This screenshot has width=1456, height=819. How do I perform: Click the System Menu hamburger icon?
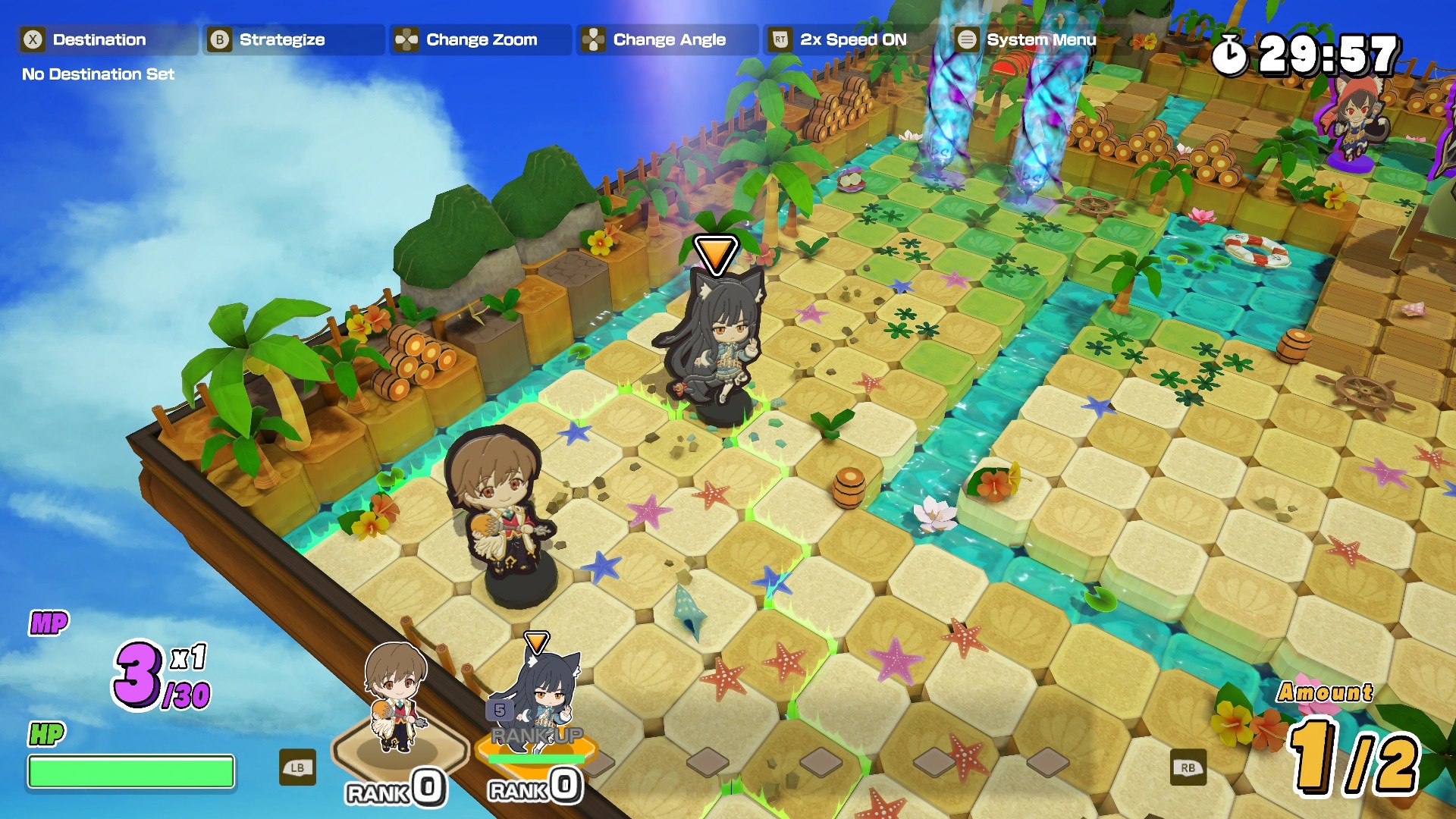click(967, 39)
